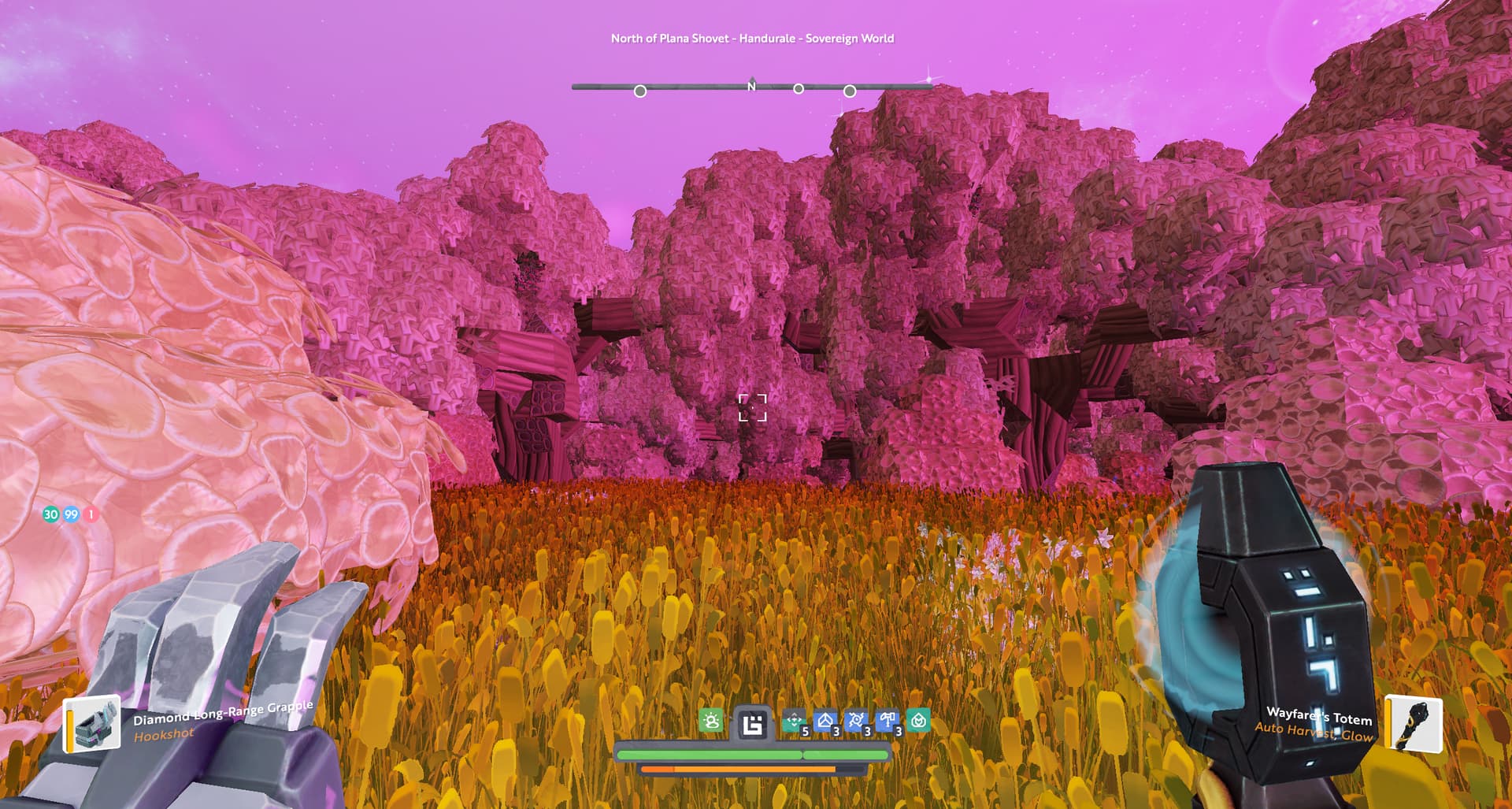Click the teal leaf droplet icon

click(918, 721)
